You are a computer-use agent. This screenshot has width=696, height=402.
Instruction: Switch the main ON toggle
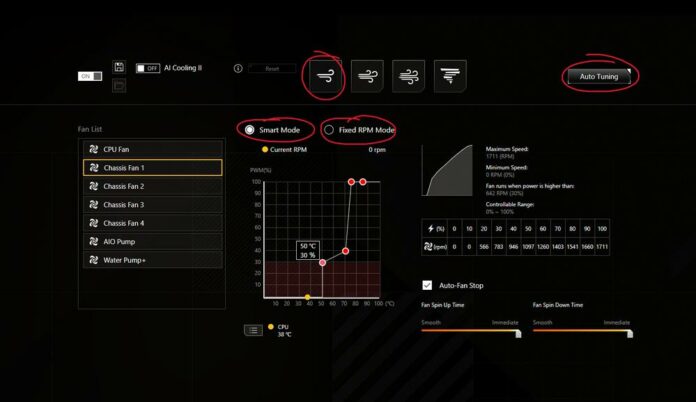click(91, 76)
